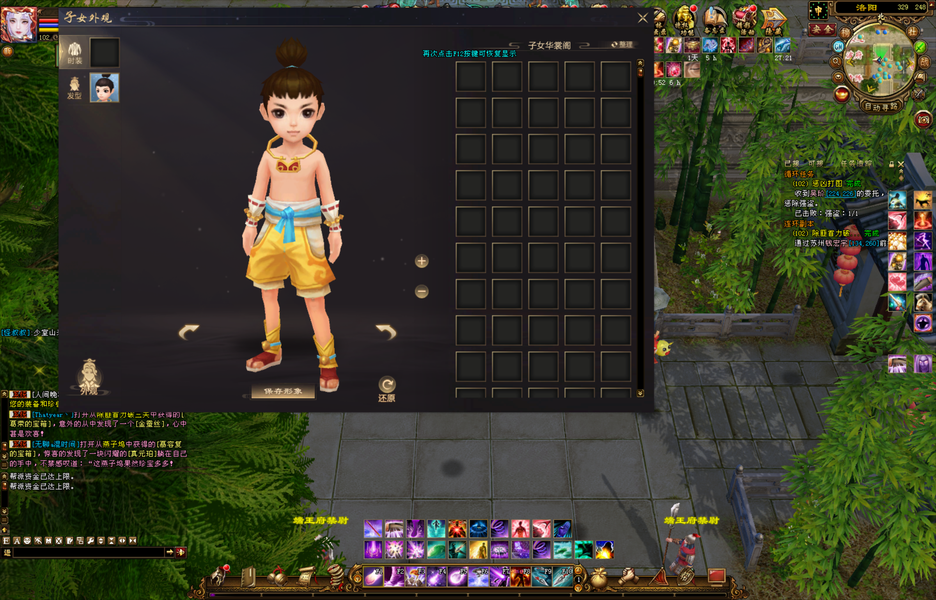The height and width of the screenshot is (600, 936).
Task: Select the child hairstyle portrait slot
Action: (104, 88)
